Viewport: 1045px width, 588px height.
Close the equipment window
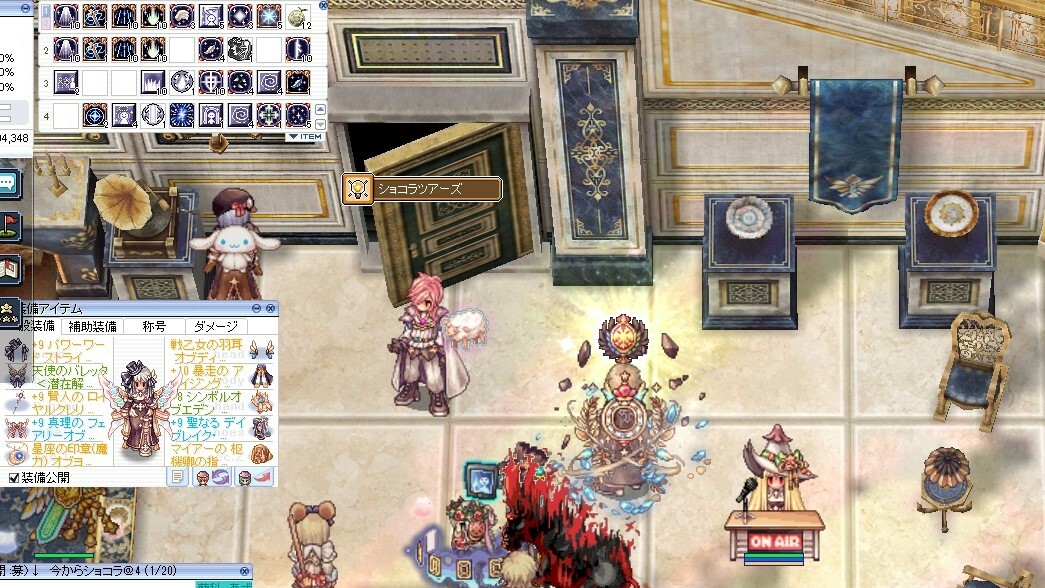point(270,309)
